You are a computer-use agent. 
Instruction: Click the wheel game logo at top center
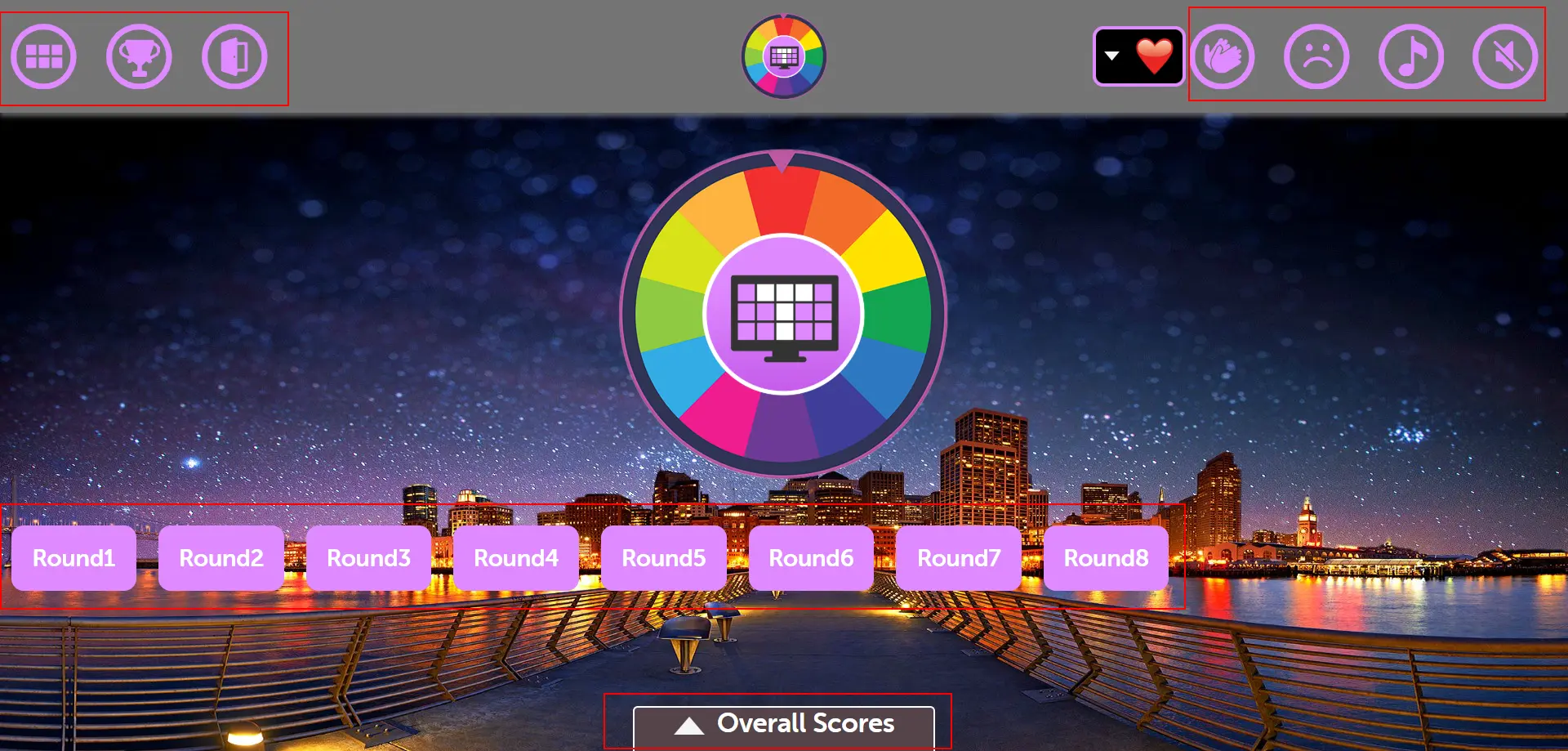coord(783,56)
